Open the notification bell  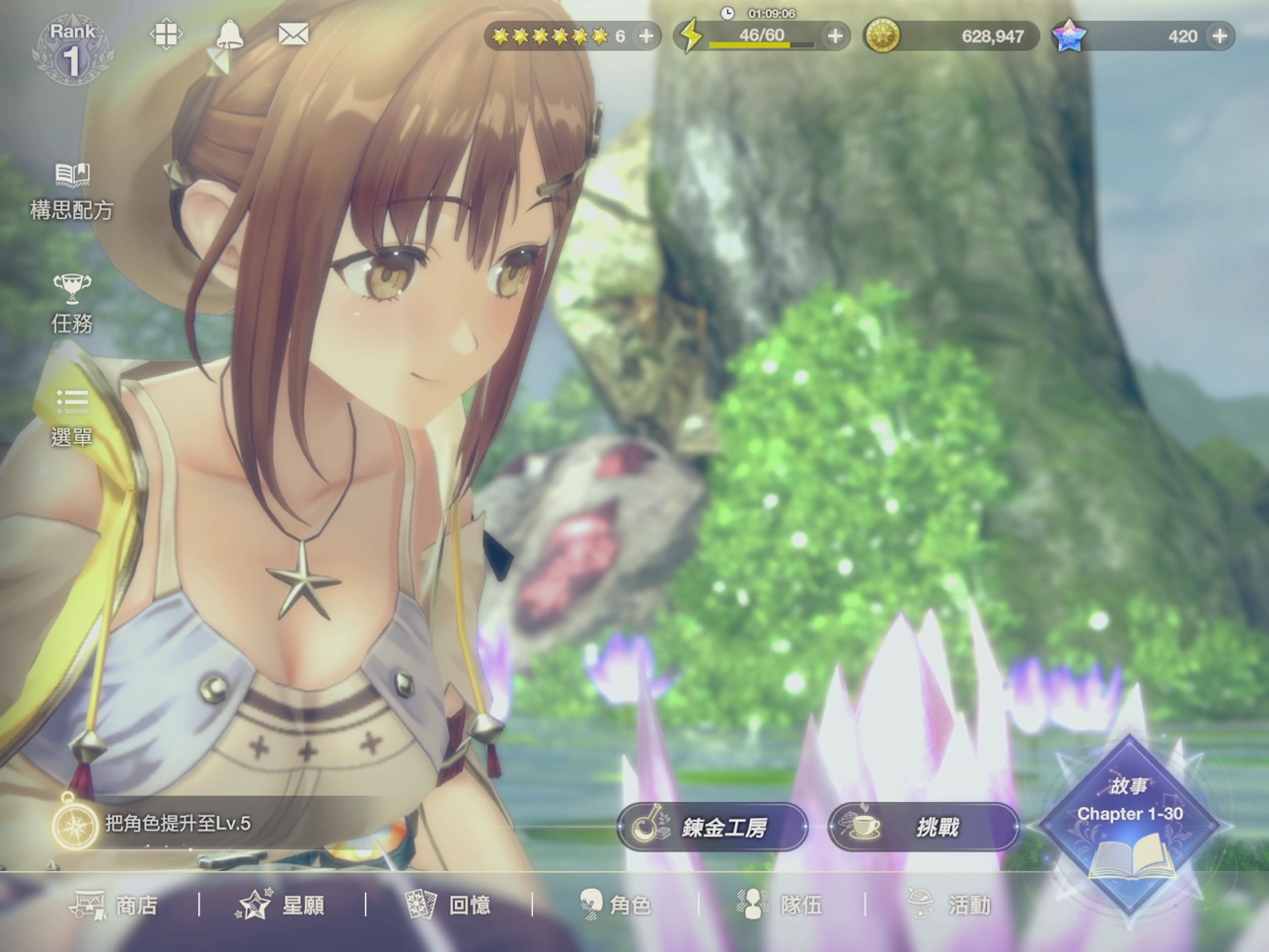point(229,36)
